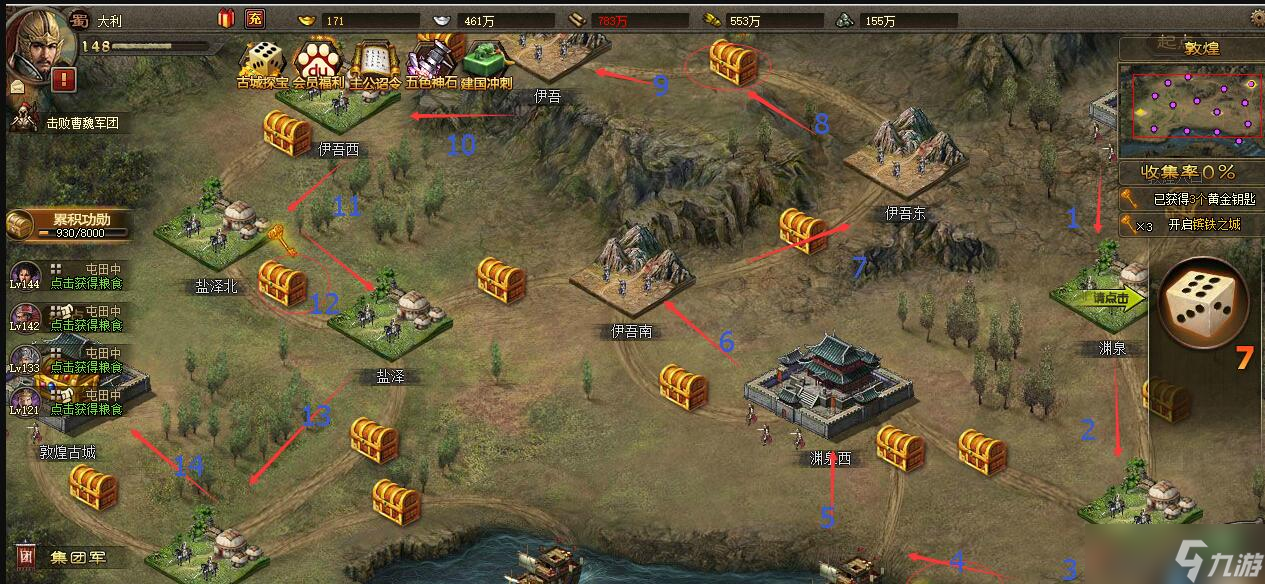Open the mail envelope icon

coord(18,87)
